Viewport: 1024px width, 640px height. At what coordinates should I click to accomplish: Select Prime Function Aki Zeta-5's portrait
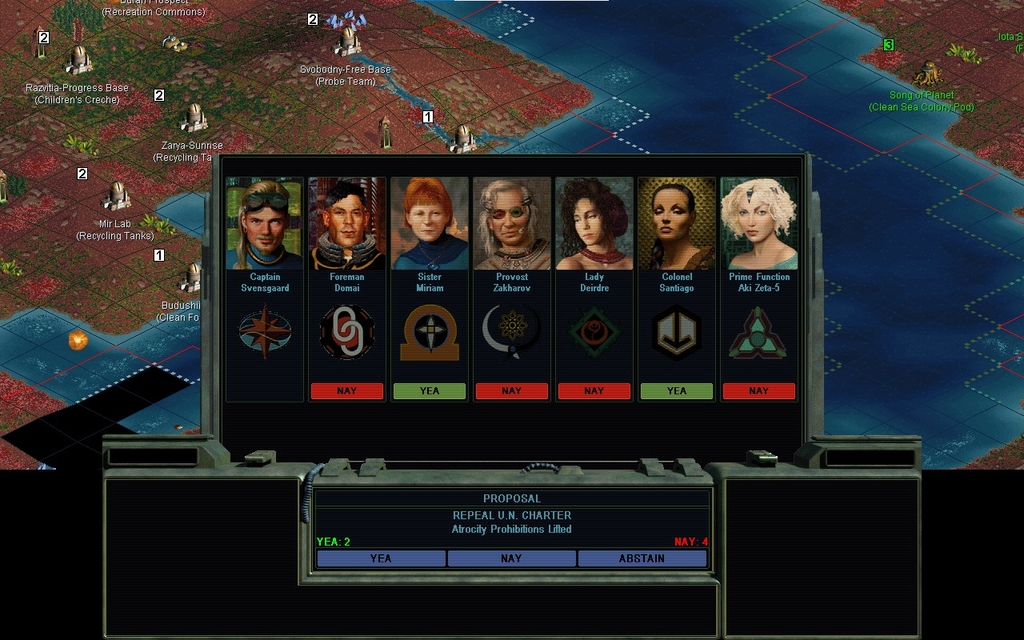tap(758, 224)
